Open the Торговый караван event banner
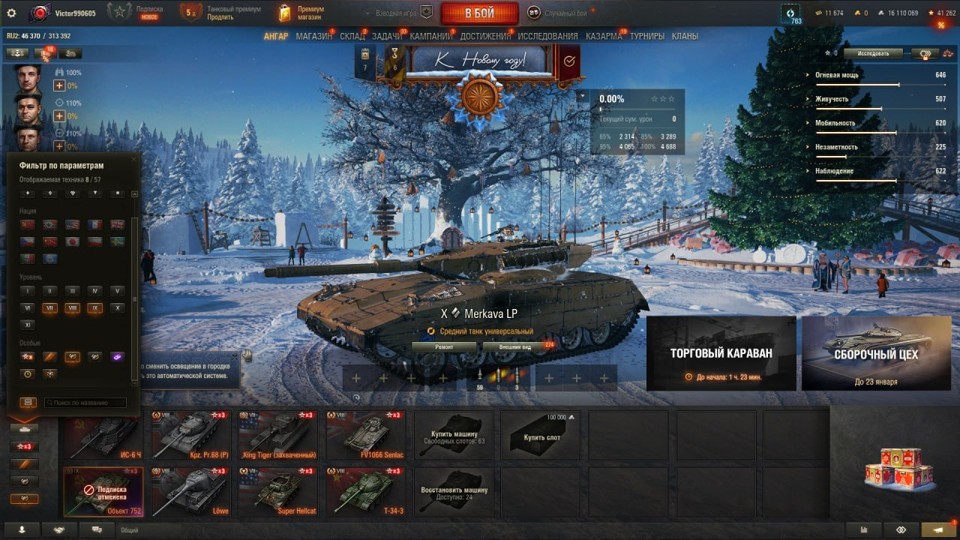 pyautogui.click(x=721, y=353)
